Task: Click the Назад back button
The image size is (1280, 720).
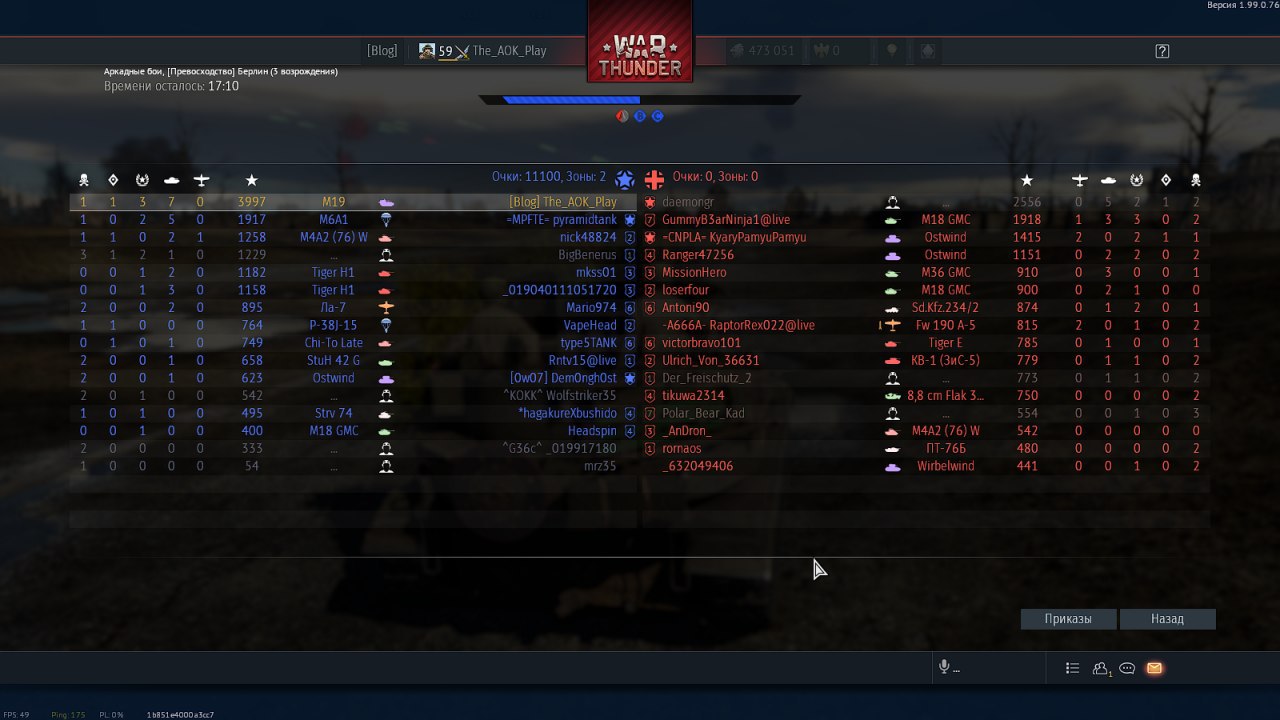Action: coord(1167,619)
